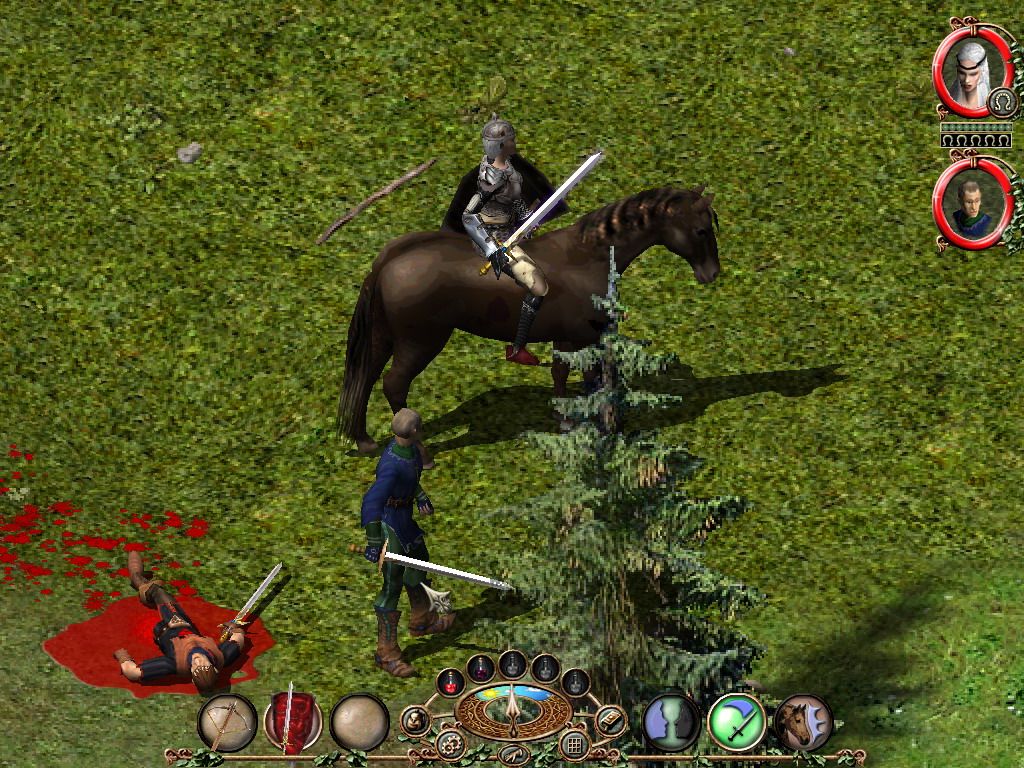Select the two-faces silhouette skill slot
The width and height of the screenshot is (1024, 768).
coord(671,722)
